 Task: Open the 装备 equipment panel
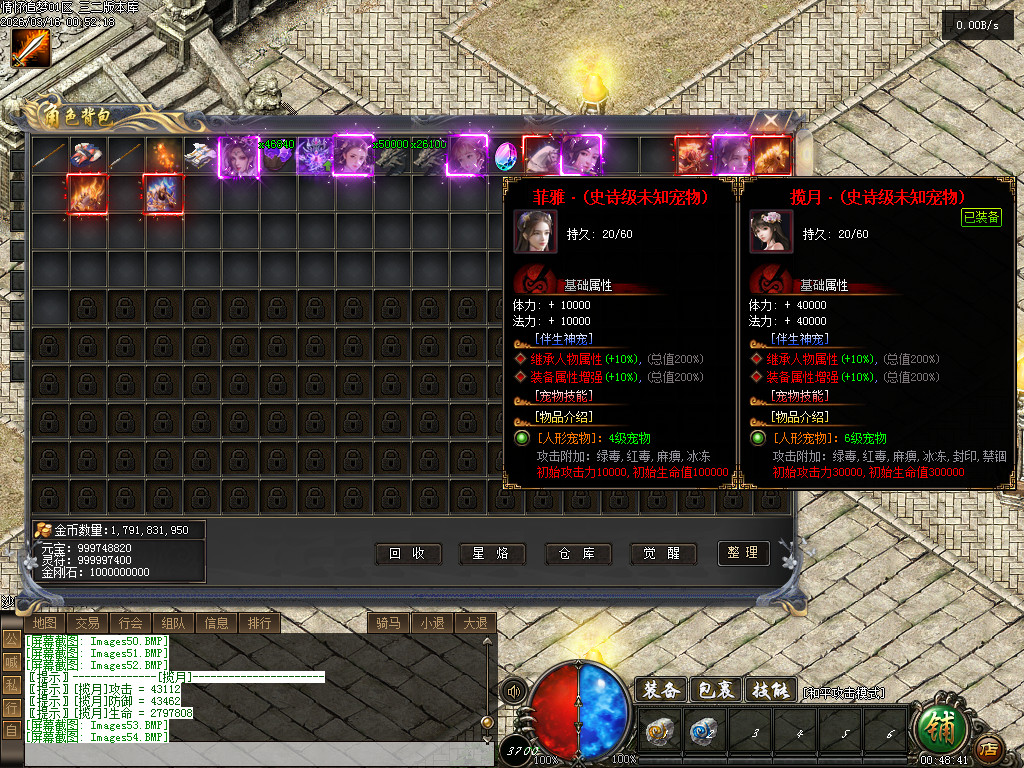coord(661,689)
